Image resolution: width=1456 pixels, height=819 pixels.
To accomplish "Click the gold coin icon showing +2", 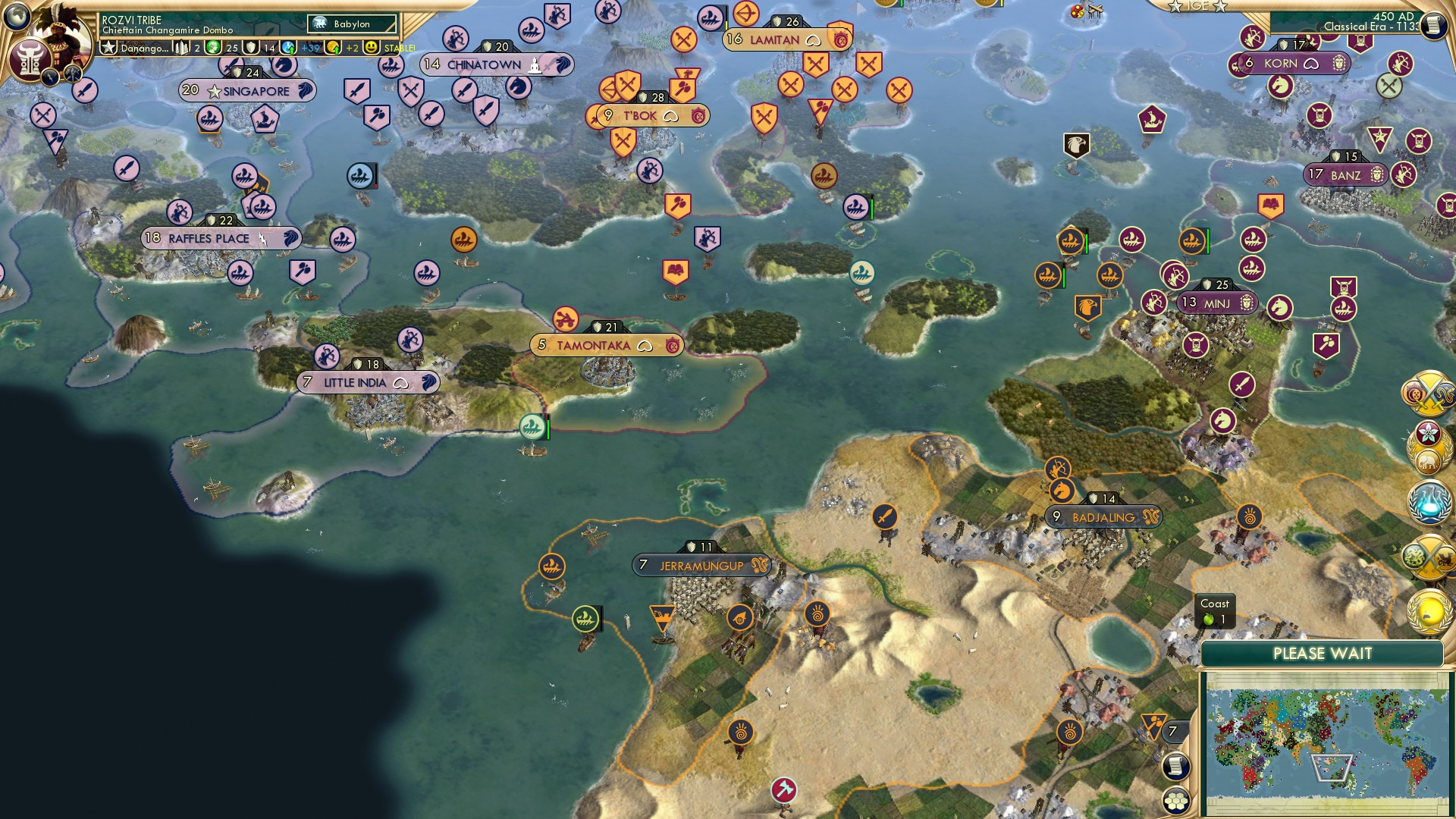I will [x=334, y=48].
